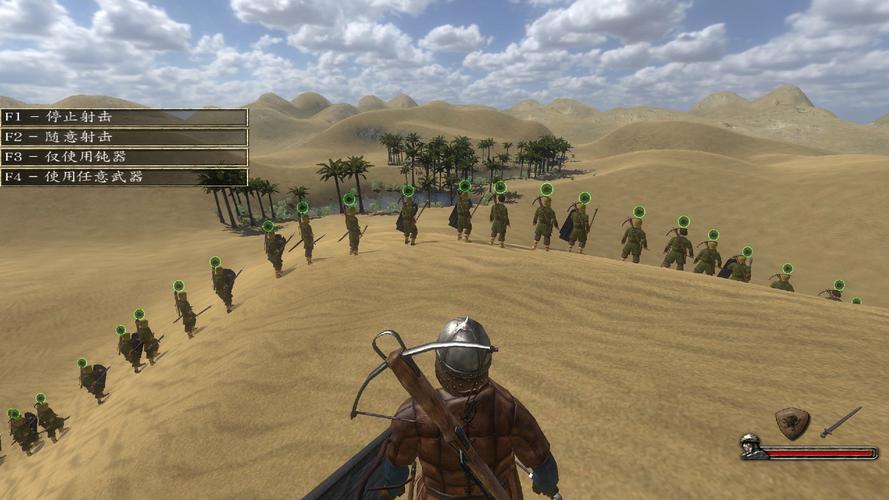This screenshot has width=889, height=500.
Task: Pick the 仅使用钝器 order
Action: pyautogui.click(x=123, y=157)
